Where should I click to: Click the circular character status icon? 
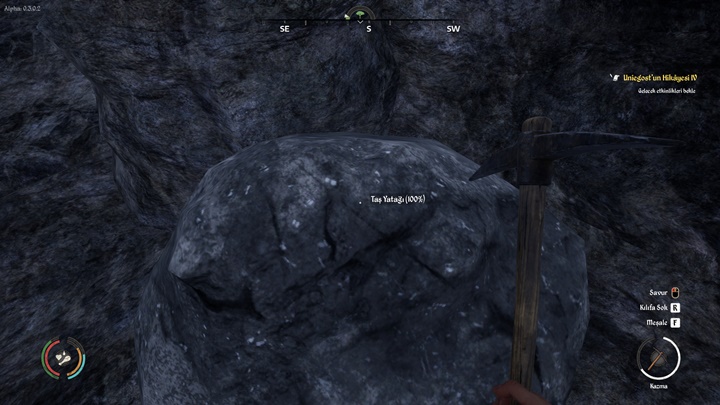62,357
